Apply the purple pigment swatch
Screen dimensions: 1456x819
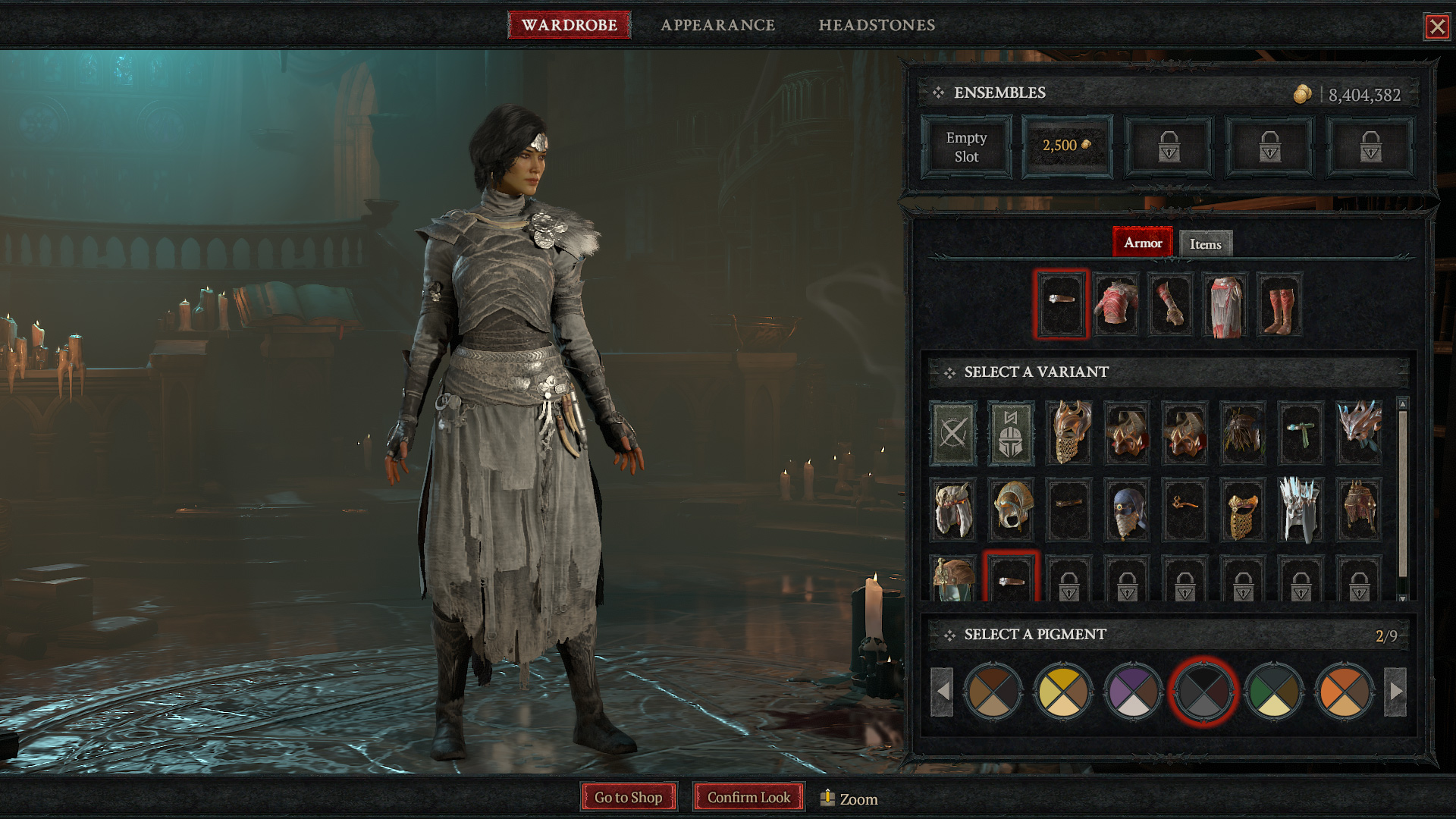tap(1133, 692)
